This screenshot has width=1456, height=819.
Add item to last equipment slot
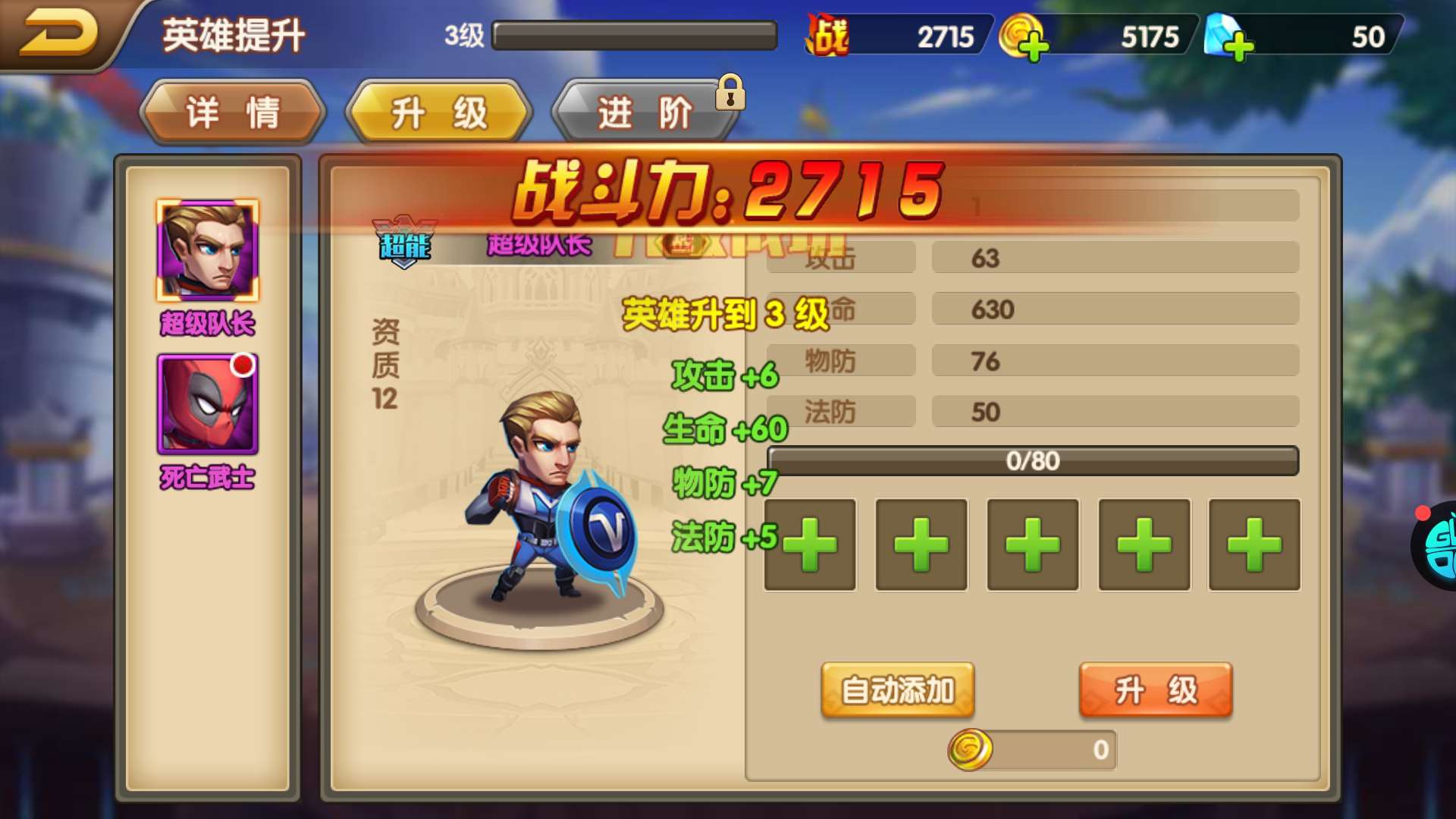pos(1253,545)
